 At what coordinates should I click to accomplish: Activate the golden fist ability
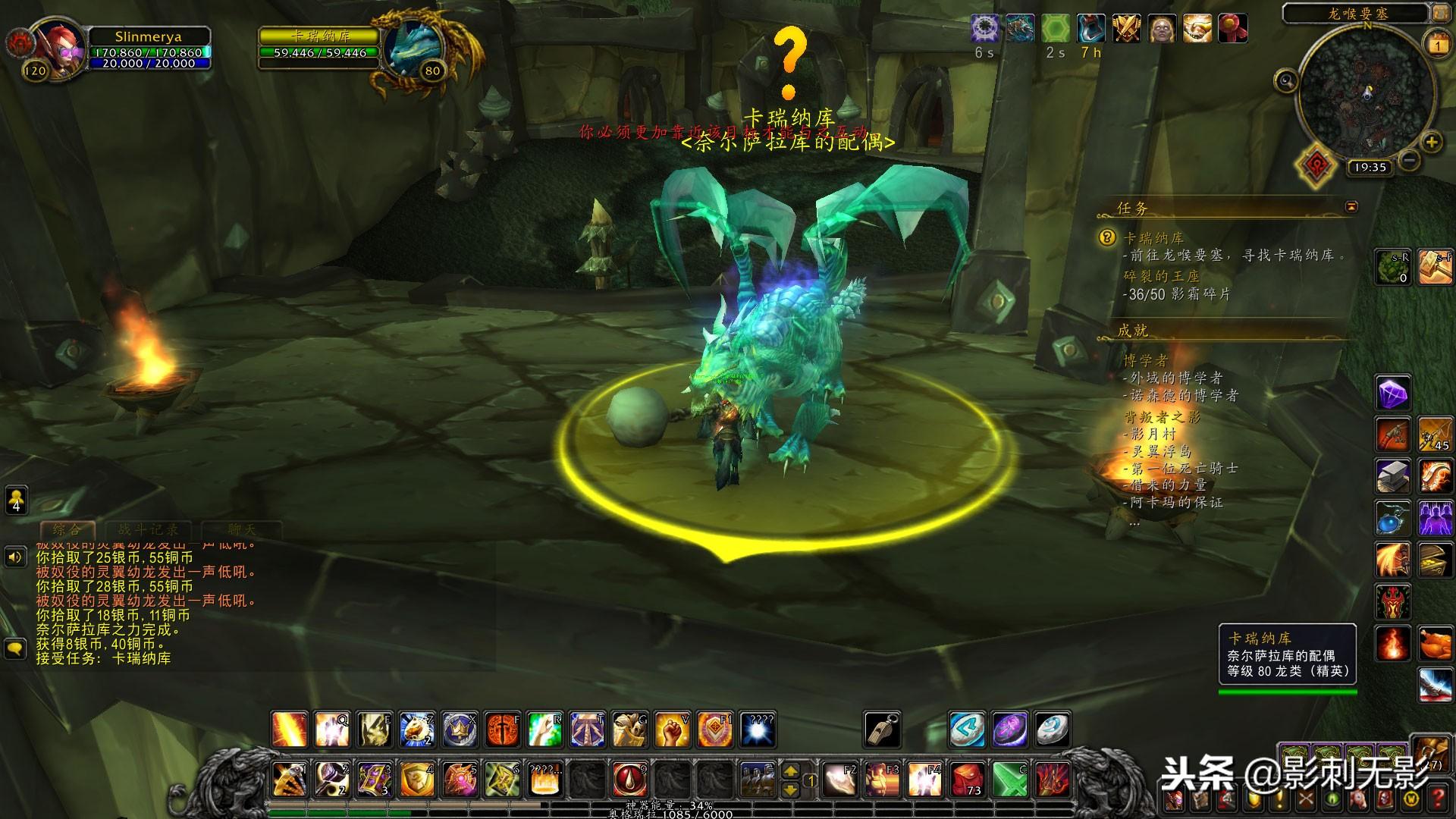[672, 730]
